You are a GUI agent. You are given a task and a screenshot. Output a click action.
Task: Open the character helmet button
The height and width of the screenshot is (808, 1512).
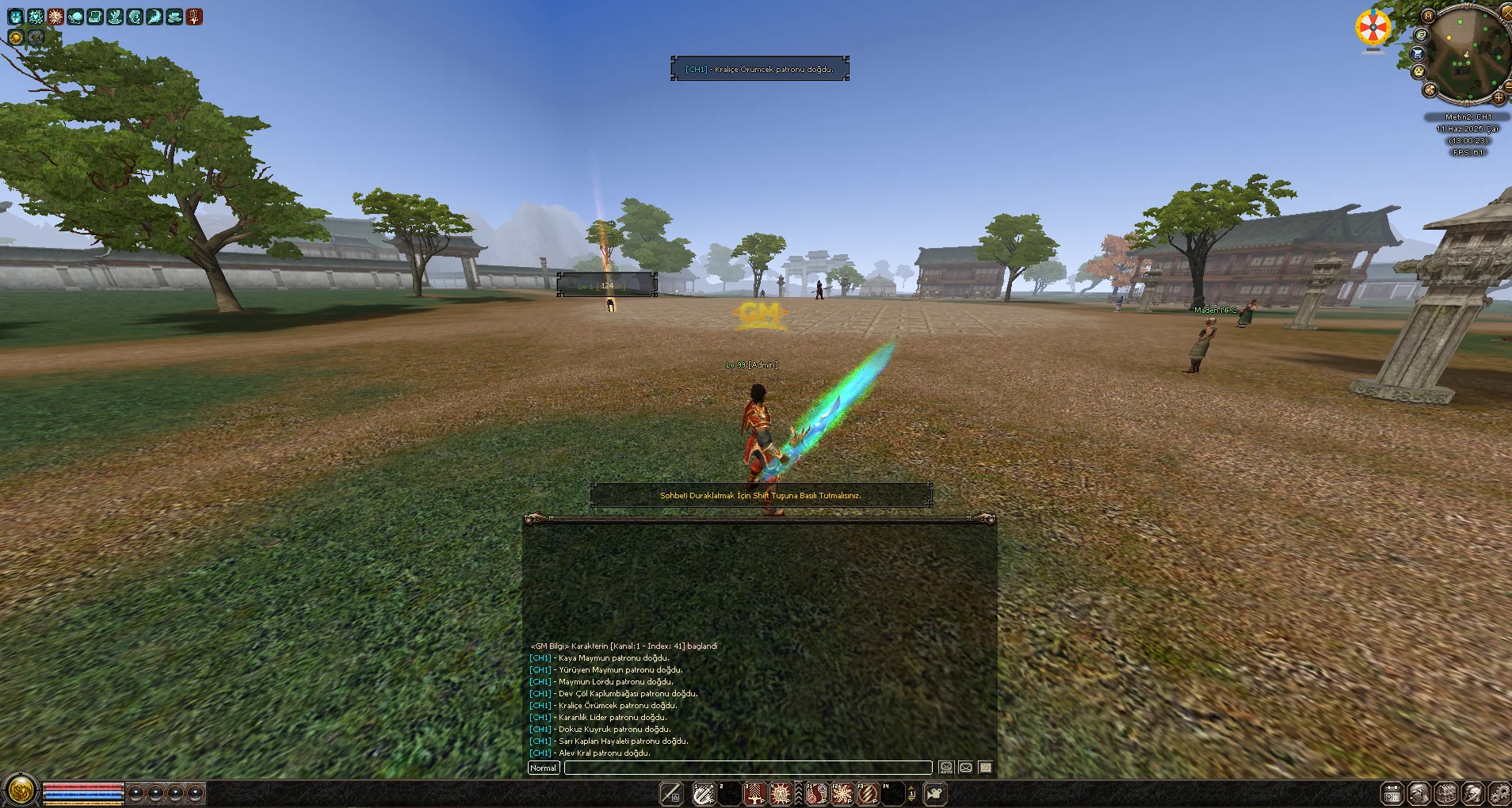tap(1472, 793)
